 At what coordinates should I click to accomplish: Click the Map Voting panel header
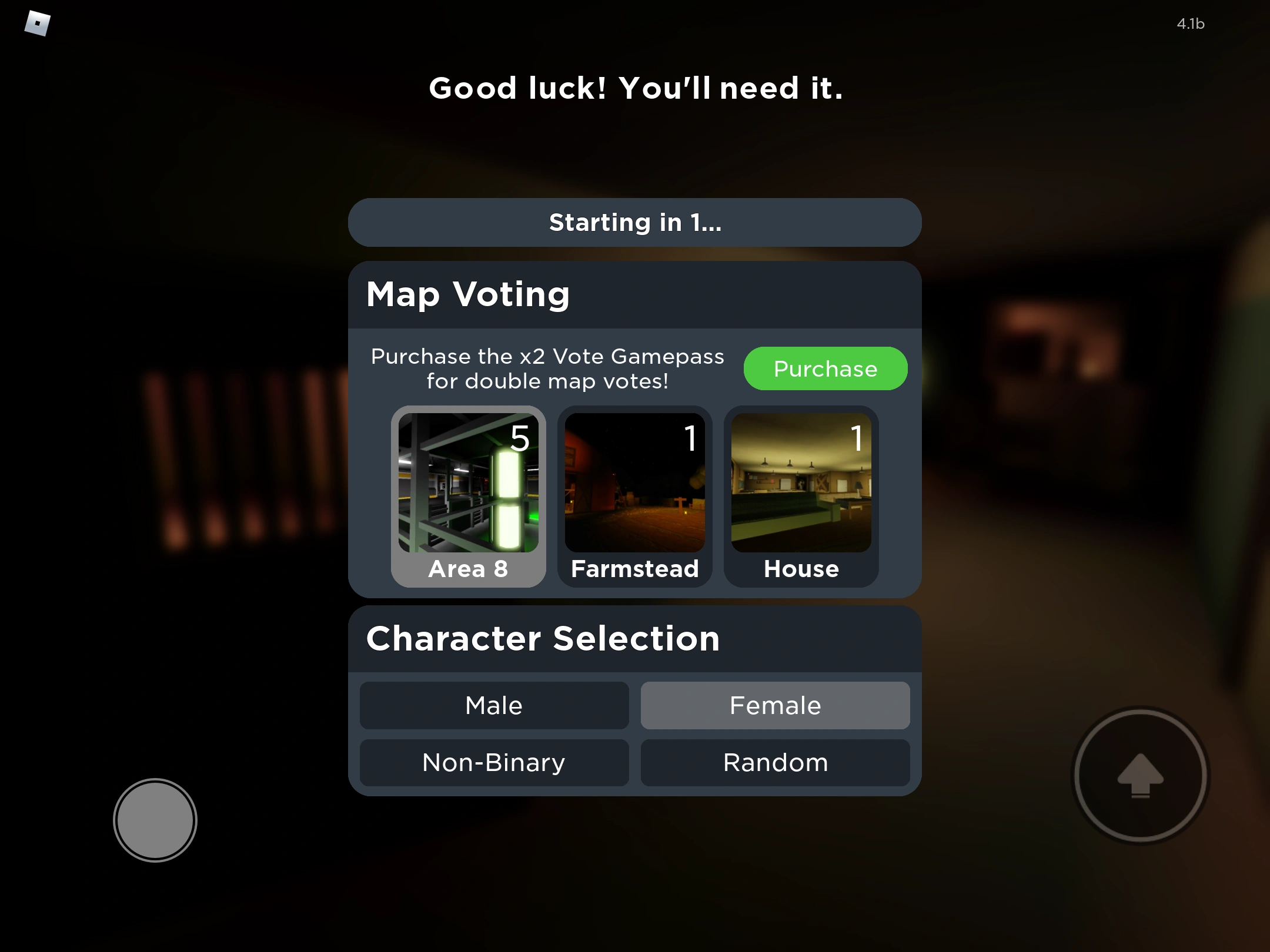click(x=467, y=294)
